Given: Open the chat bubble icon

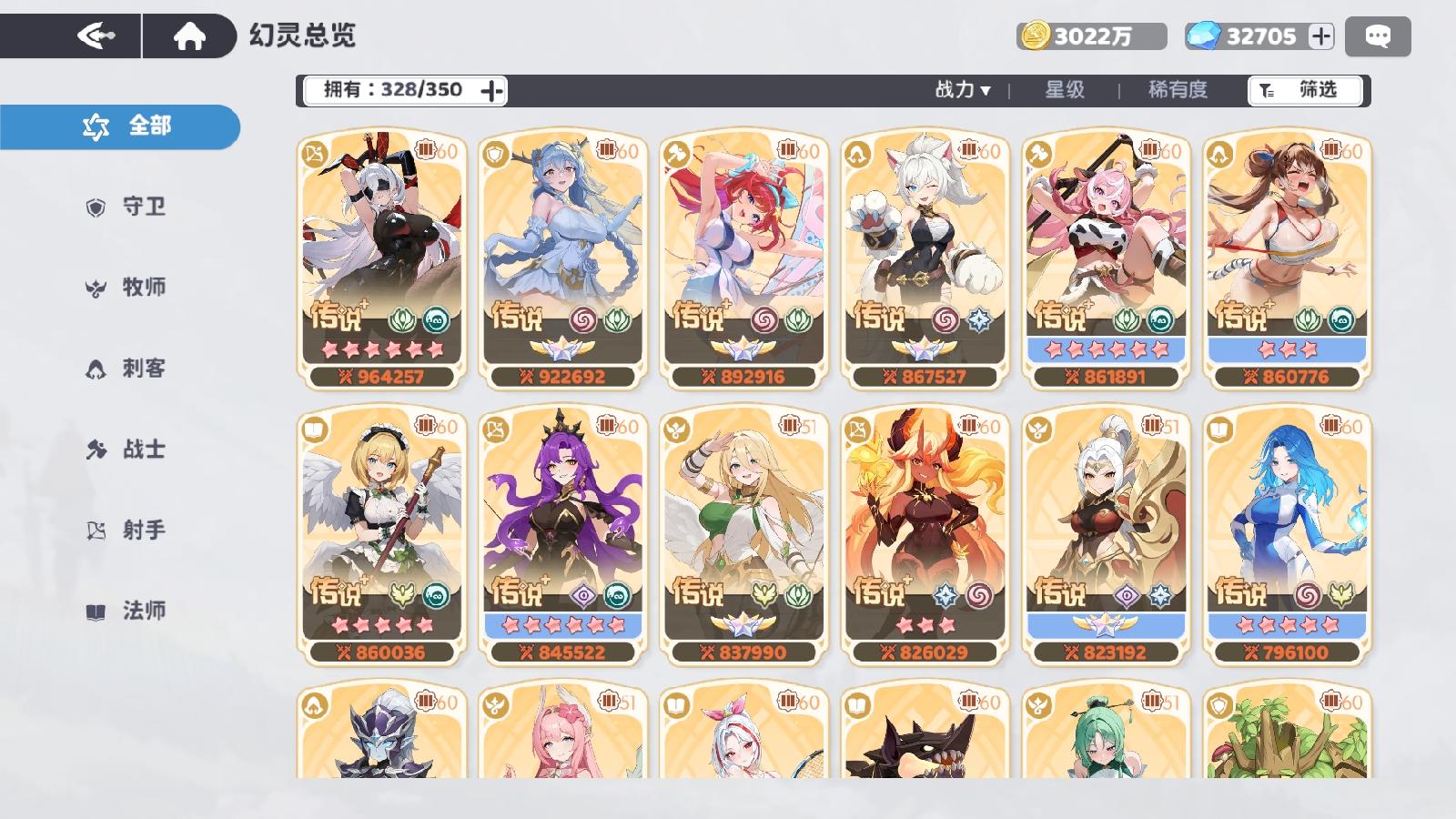Looking at the screenshot, I should click(1380, 35).
